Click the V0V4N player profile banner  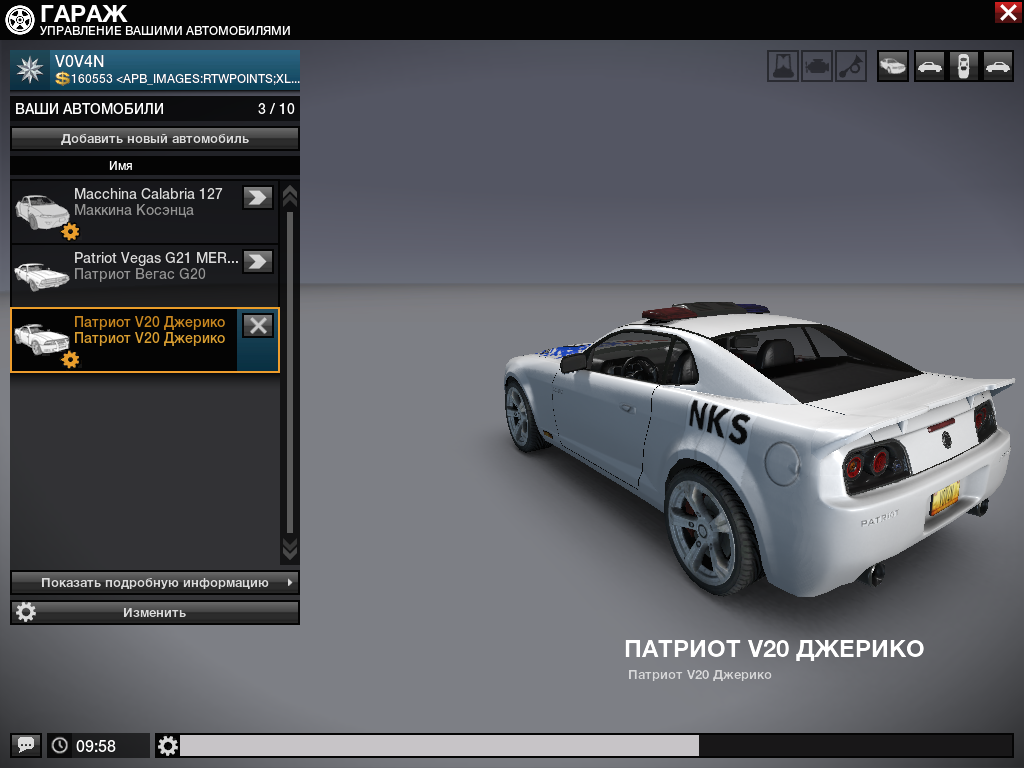tap(155, 70)
